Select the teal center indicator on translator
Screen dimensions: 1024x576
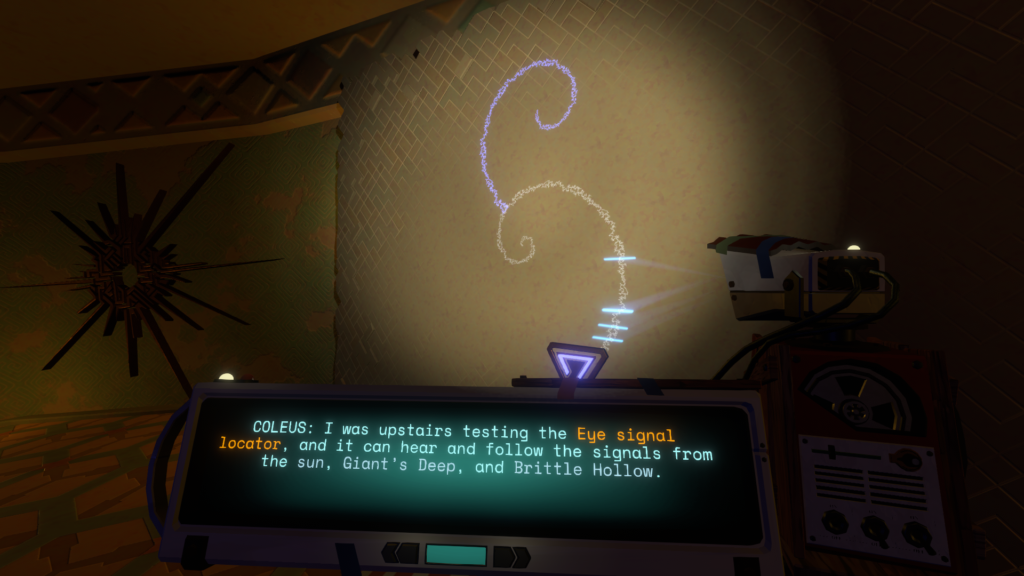pos(456,555)
